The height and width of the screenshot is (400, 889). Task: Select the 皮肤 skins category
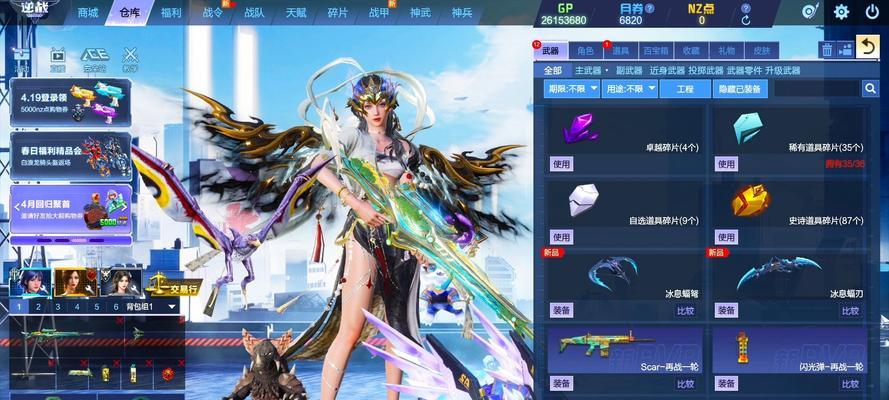coord(761,50)
